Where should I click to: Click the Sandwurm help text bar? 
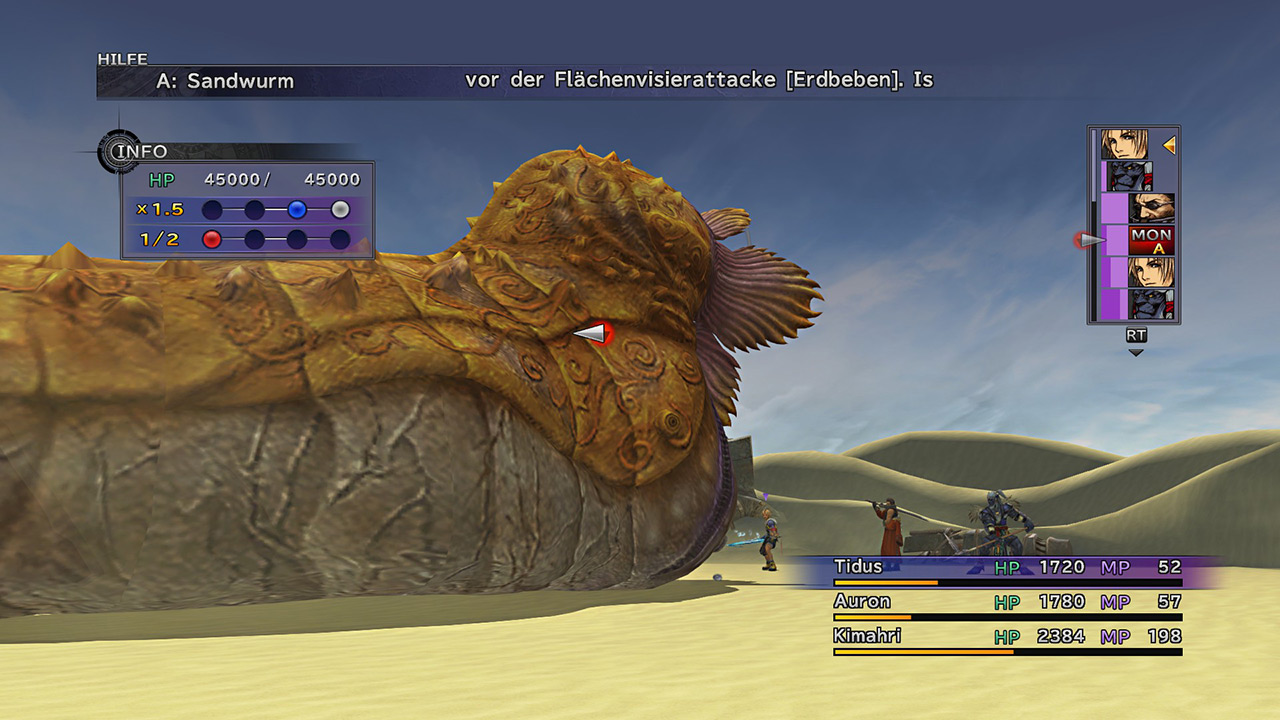[x=544, y=81]
